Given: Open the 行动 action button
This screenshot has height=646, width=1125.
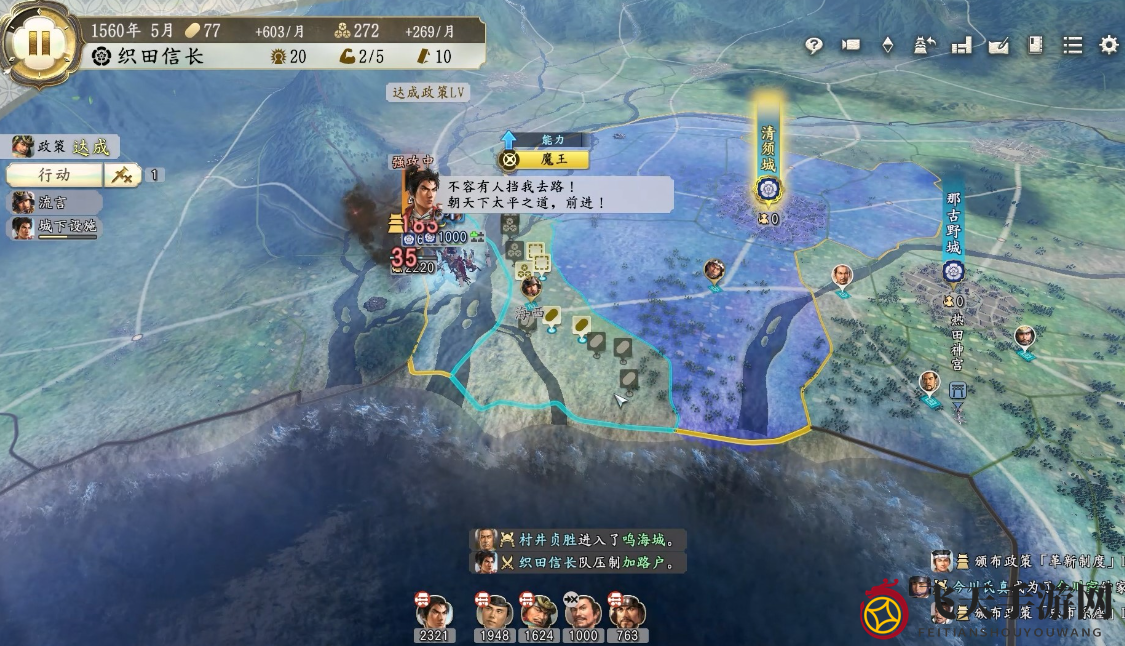Looking at the screenshot, I should 54,175.
